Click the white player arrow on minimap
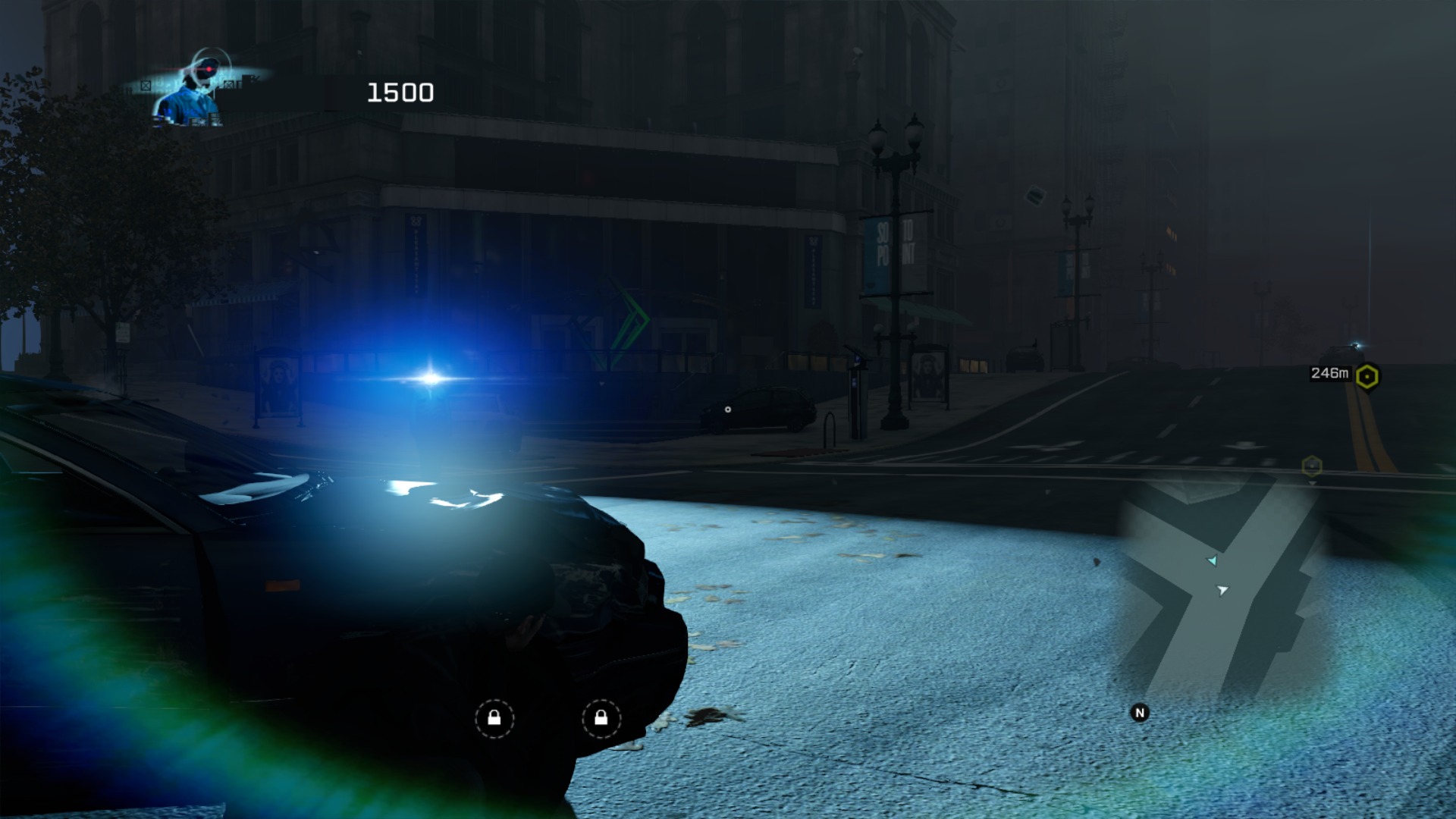This screenshot has height=819, width=1456. 1222,590
